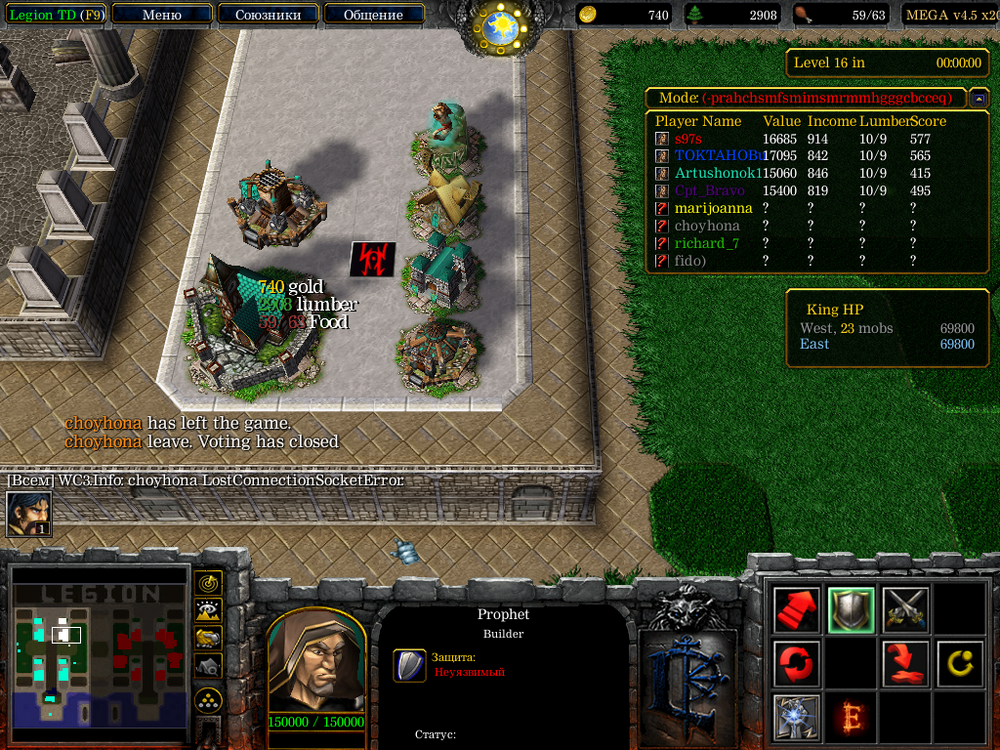Activate the glowing blue spark ability
This screenshot has height=750, width=1000.
(x=797, y=716)
